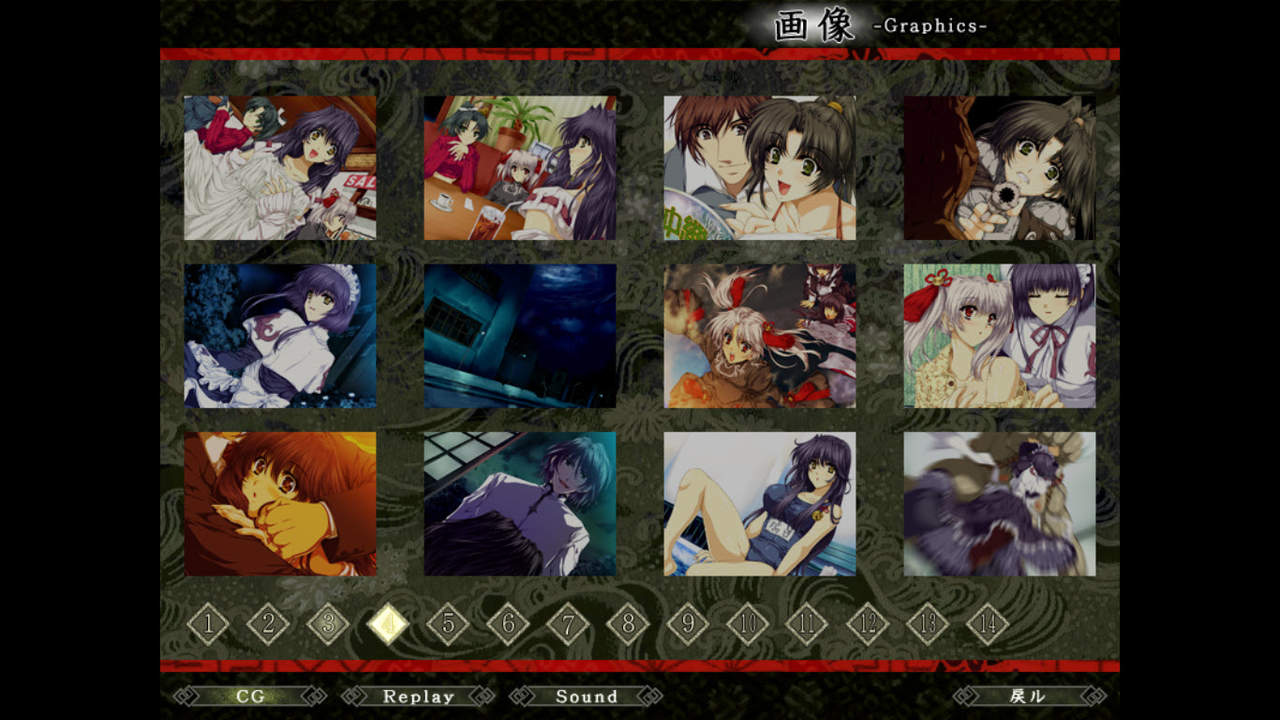Viewport: 1280px width, 720px height.
Task: Jump to gallery page 5
Action: pyautogui.click(x=448, y=625)
